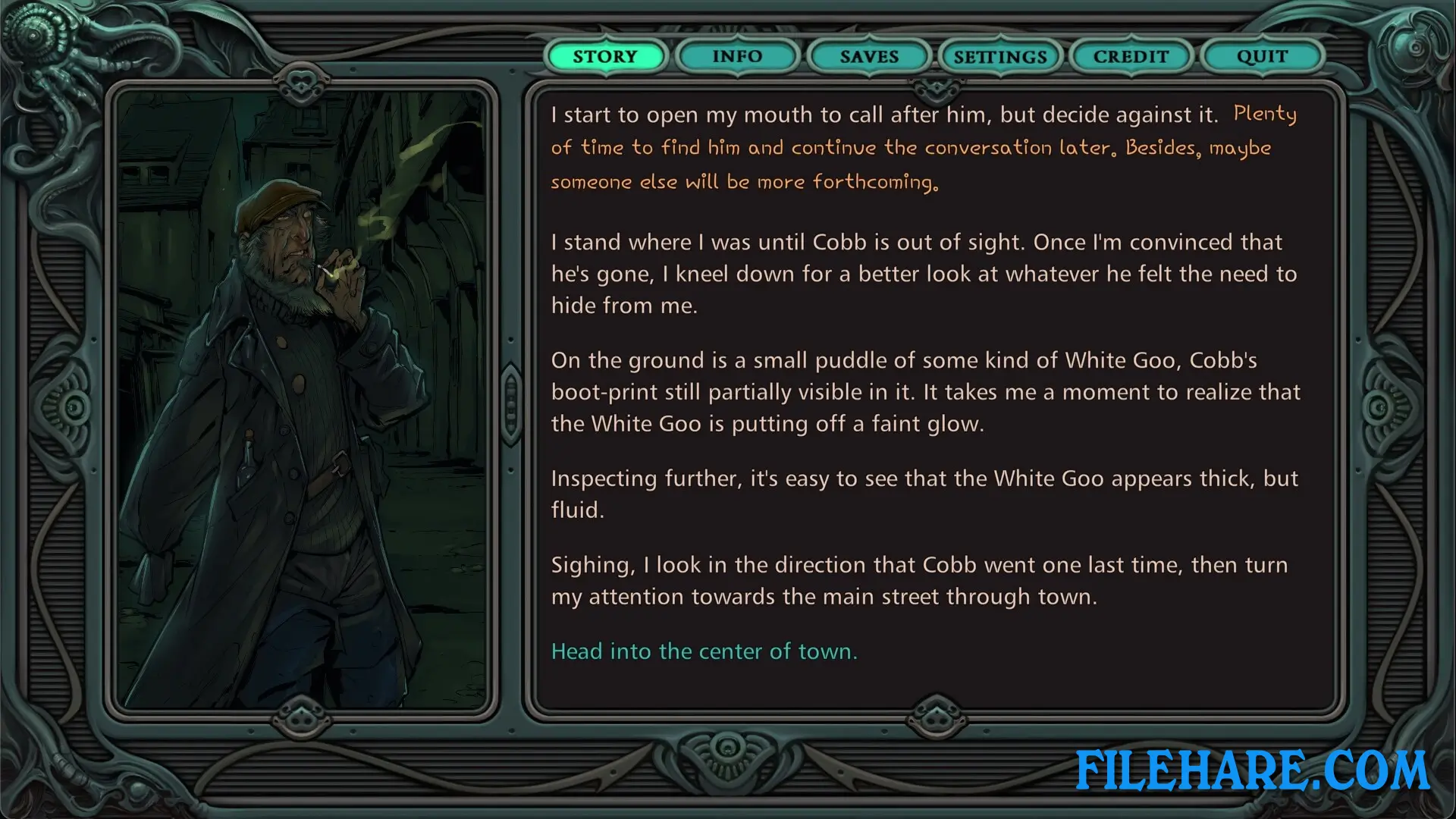
Task: Click the oval eye ornament at the bottom center
Action: point(726,747)
